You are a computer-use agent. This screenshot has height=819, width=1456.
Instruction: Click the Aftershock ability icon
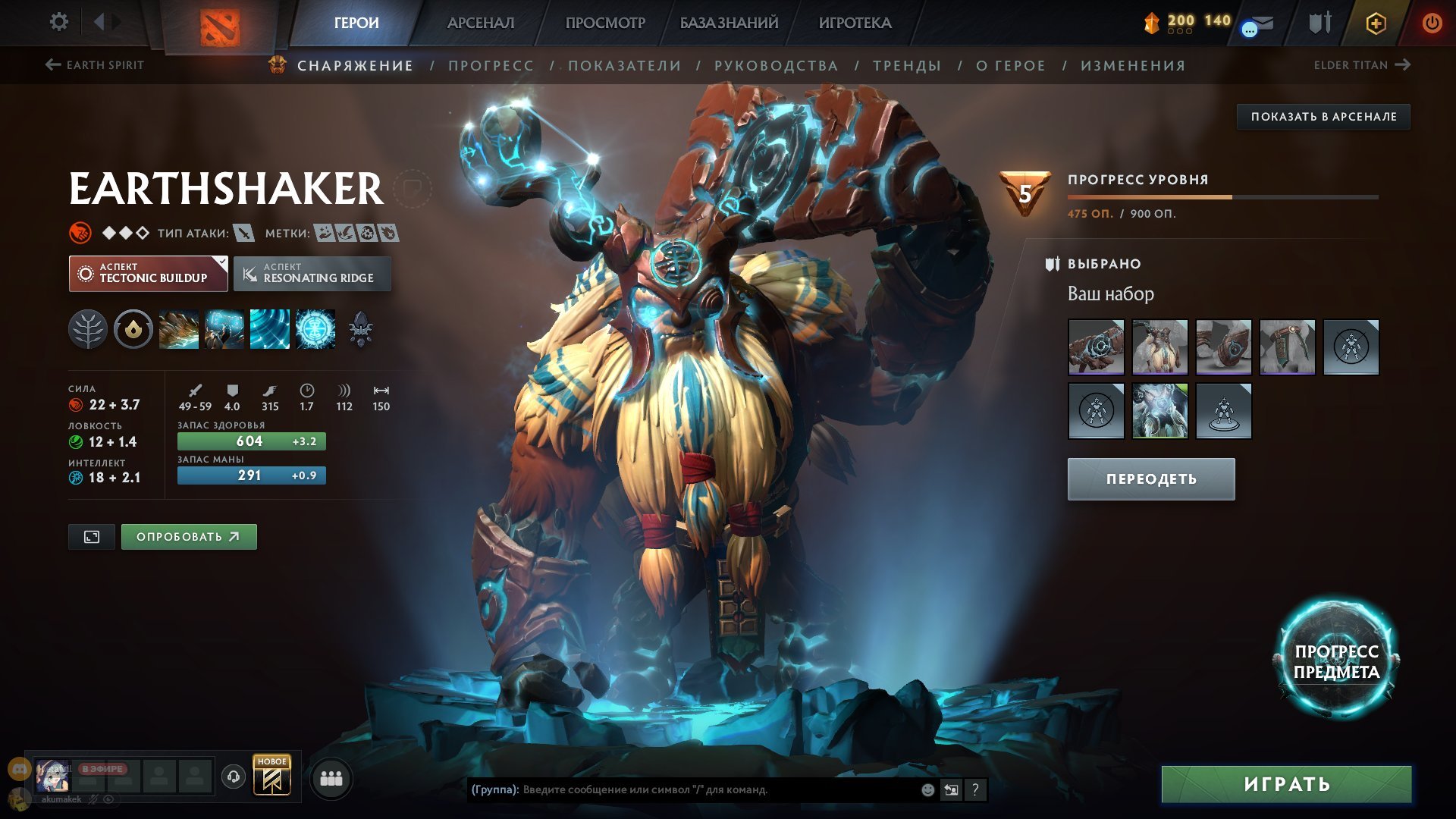tap(269, 329)
